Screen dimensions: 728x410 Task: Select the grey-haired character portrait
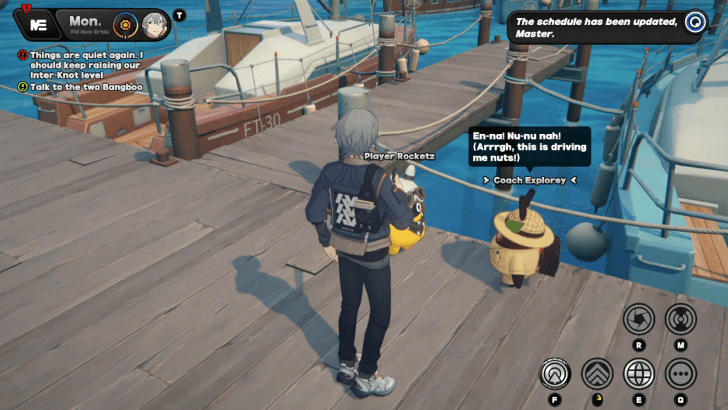(153, 24)
